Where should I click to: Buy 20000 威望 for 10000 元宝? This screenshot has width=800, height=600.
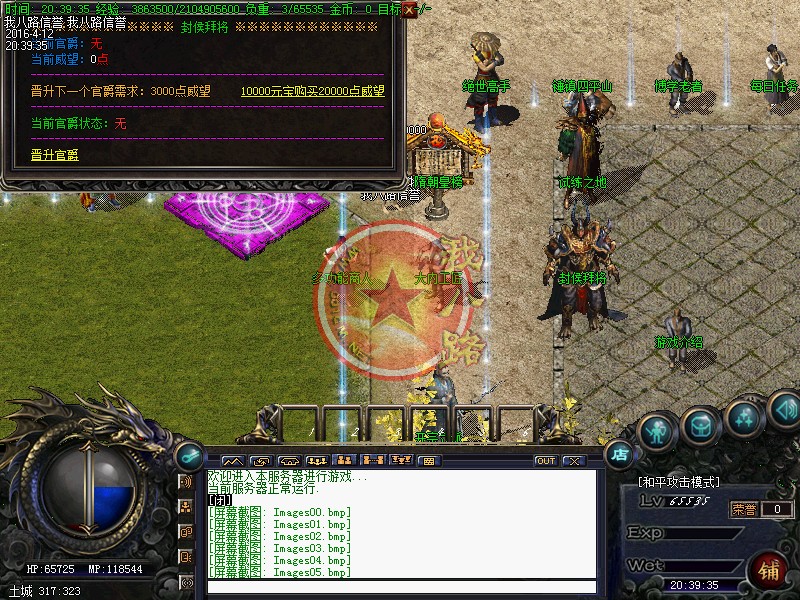coord(312,91)
